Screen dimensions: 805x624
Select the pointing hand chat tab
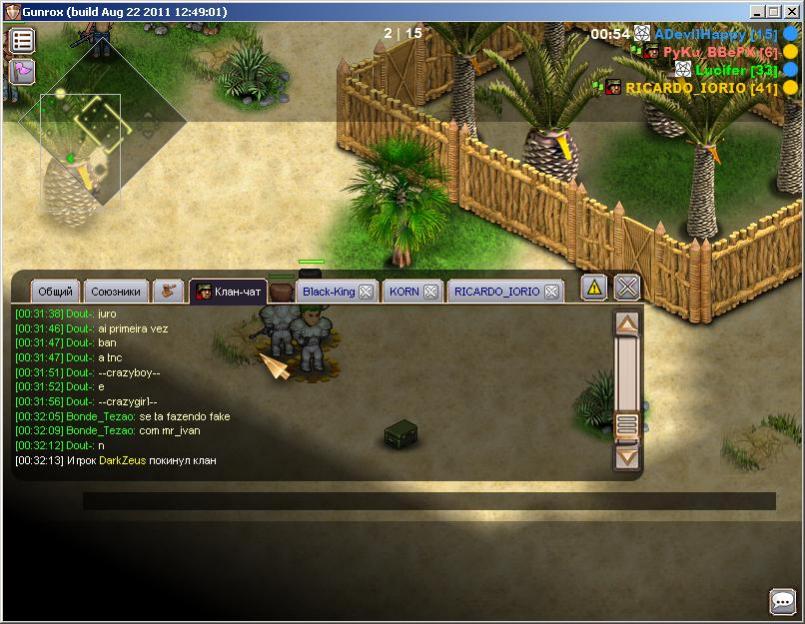tap(169, 291)
